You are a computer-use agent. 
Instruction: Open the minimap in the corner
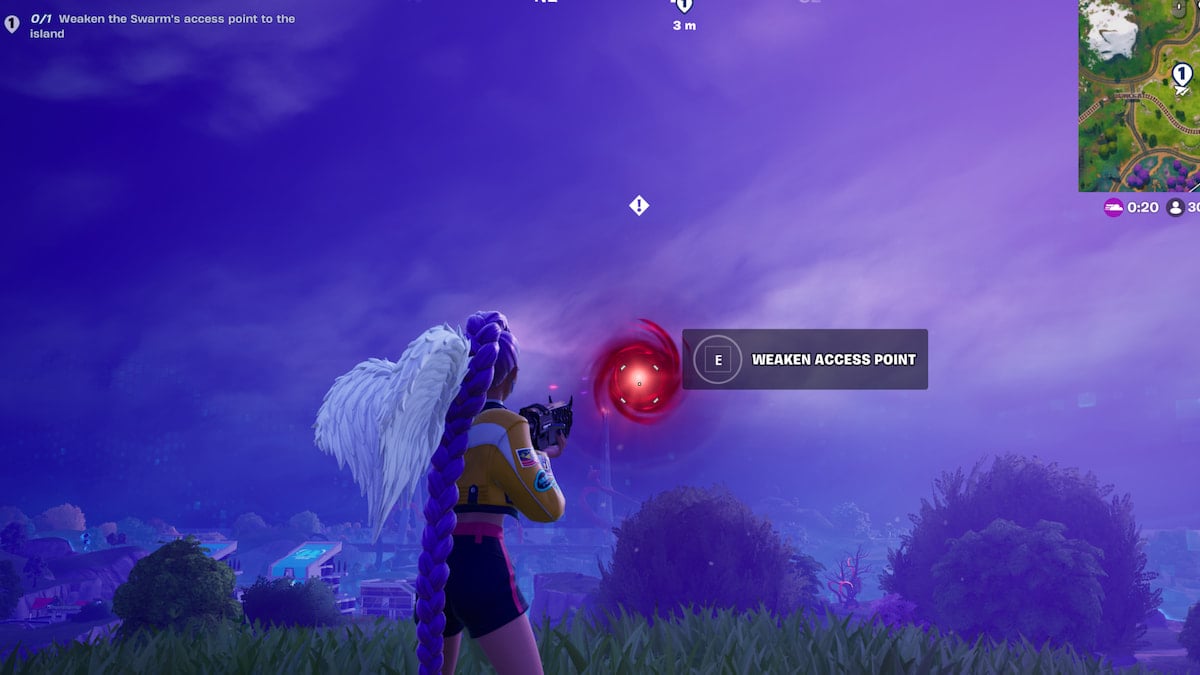pos(1139,95)
